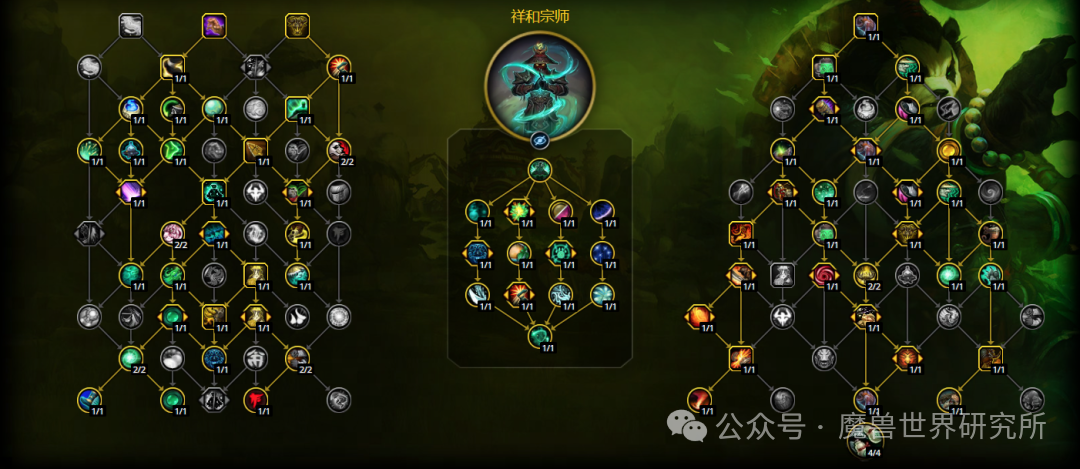
Task: Pick the pink lotus talent showing 2/2
Action: tap(173, 234)
